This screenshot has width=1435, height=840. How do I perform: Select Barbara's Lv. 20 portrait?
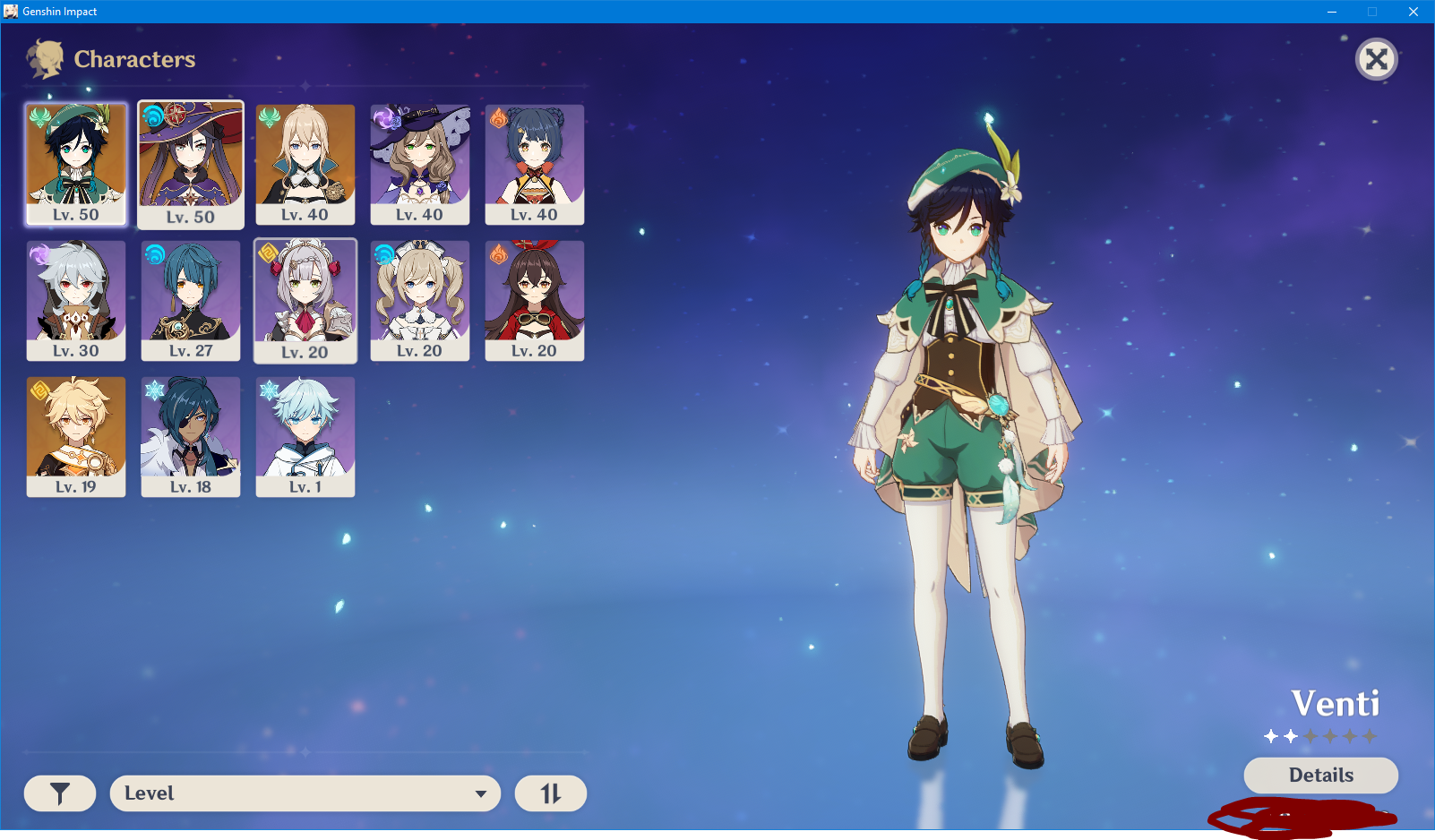click(420, 299)
